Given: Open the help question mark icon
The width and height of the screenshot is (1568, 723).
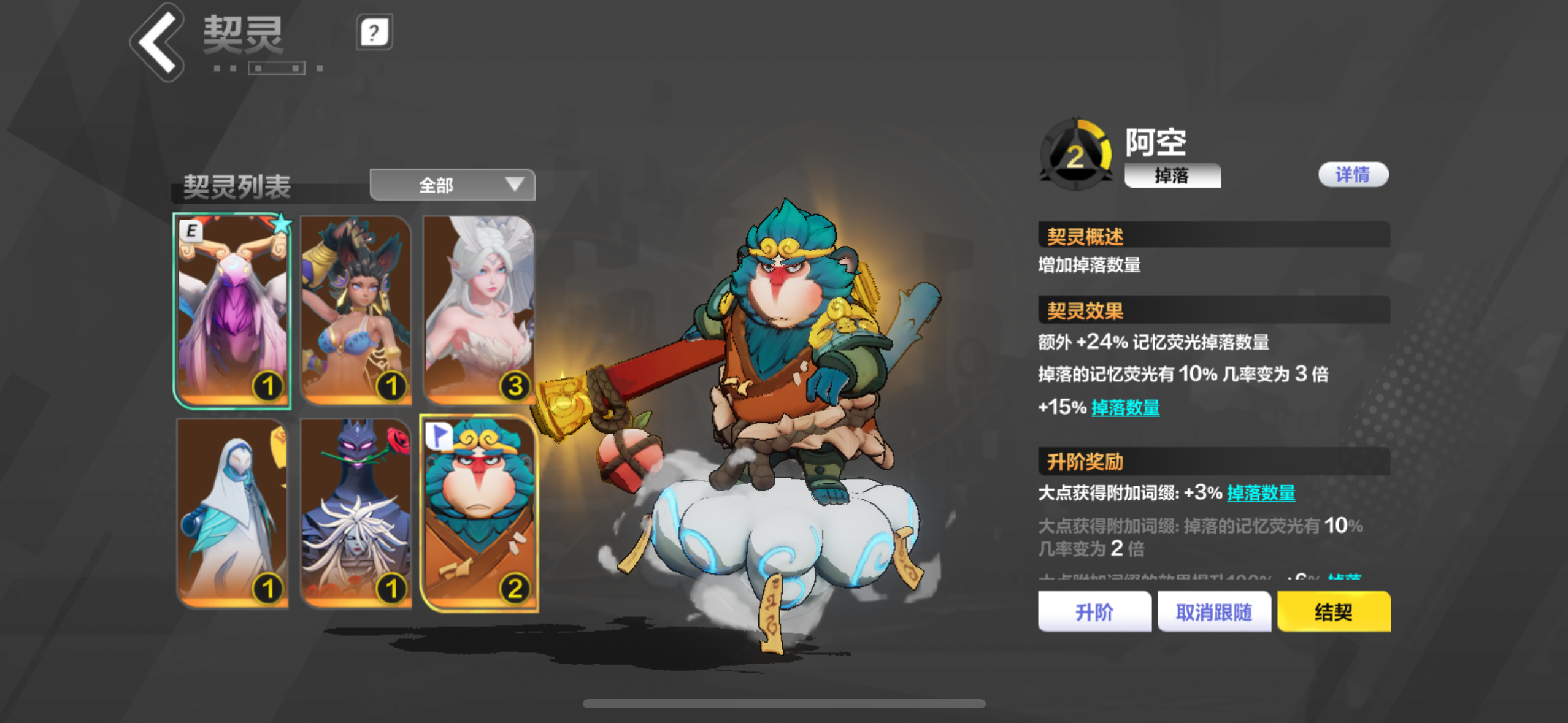Looking at the screenshot, I should coord(374,34).
